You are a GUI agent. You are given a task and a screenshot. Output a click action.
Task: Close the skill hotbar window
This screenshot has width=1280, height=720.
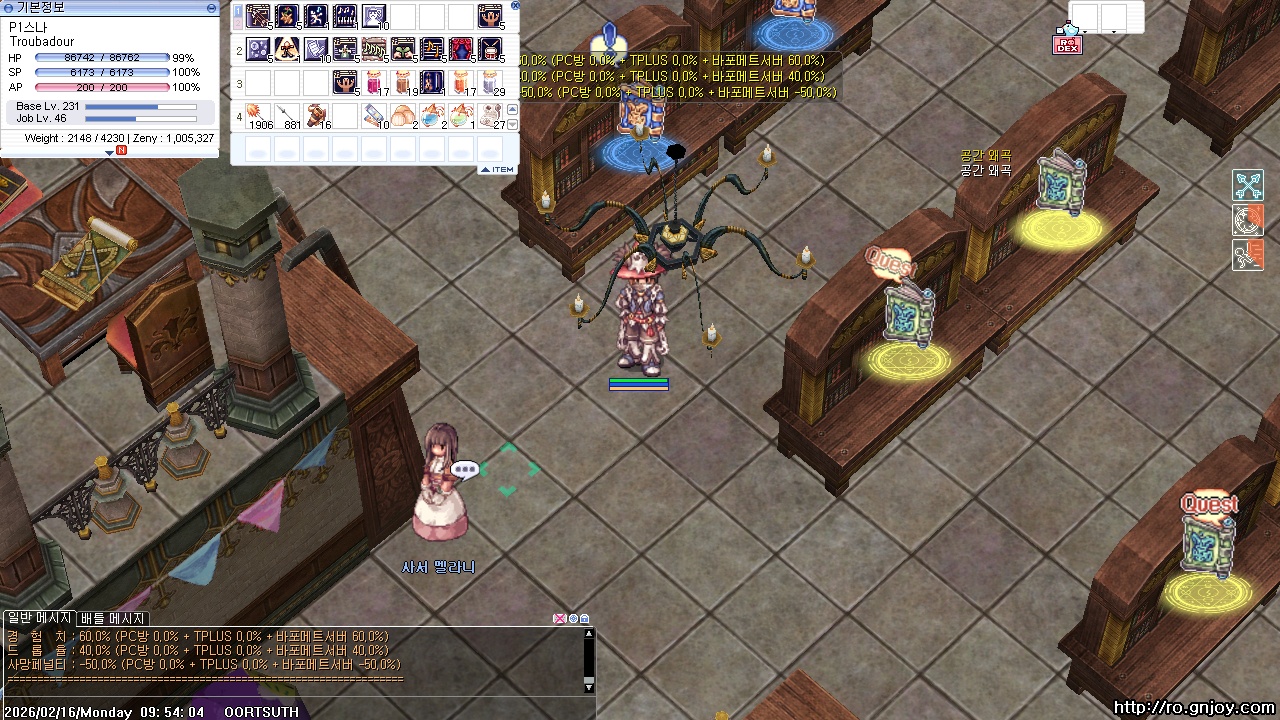coord(515,5)
